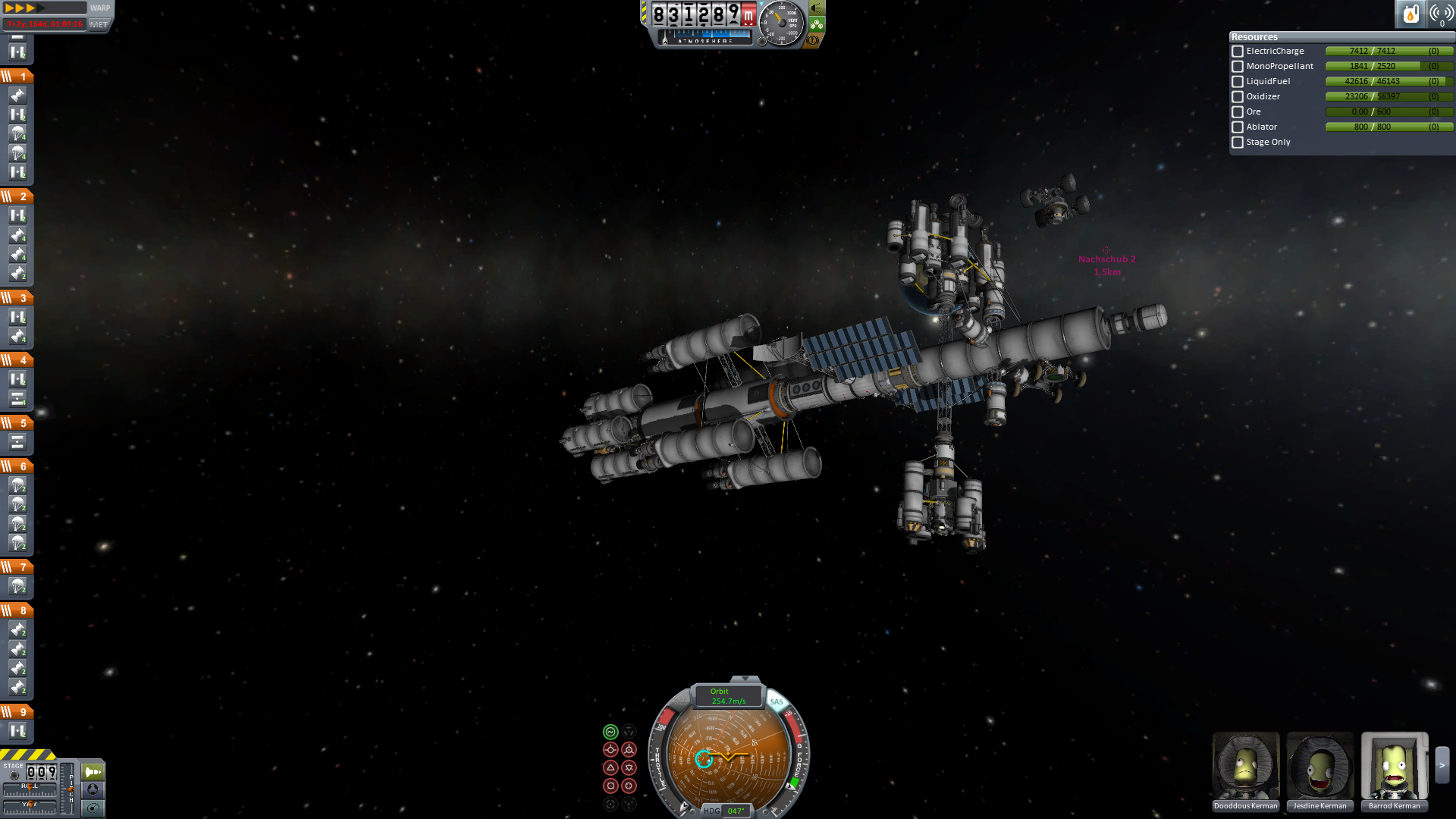Open the comms network signal icon
The image size is (1456, 819).
click(1440, 14)
